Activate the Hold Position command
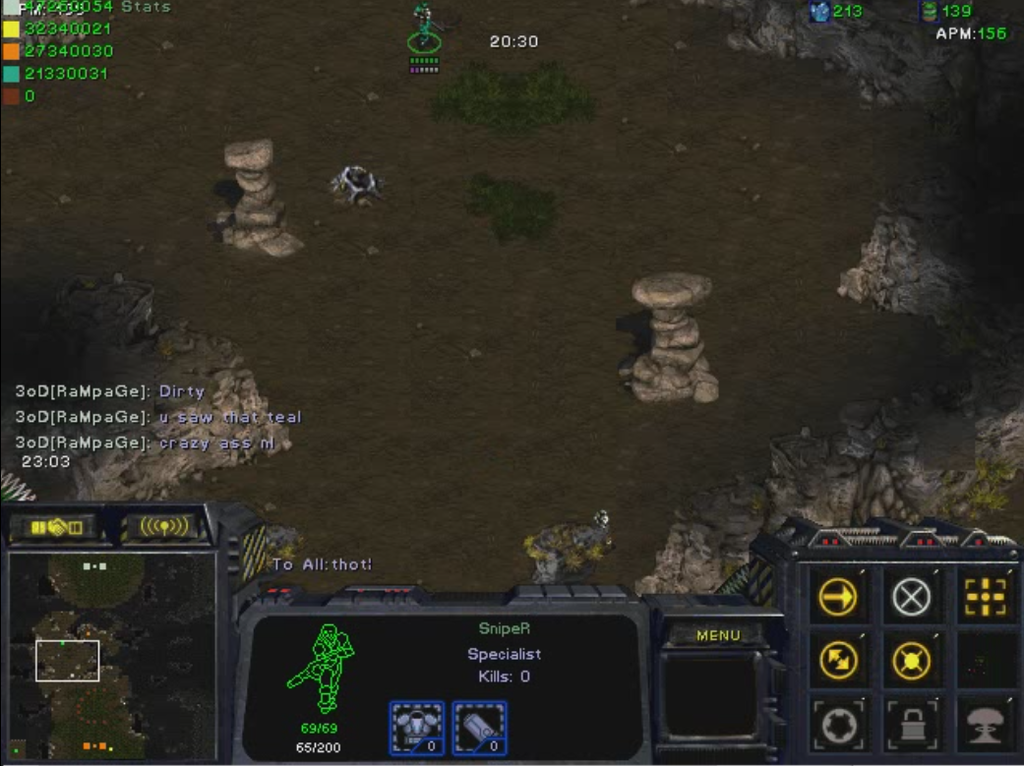Screen dimensions: 1024x766 point(911,660)
